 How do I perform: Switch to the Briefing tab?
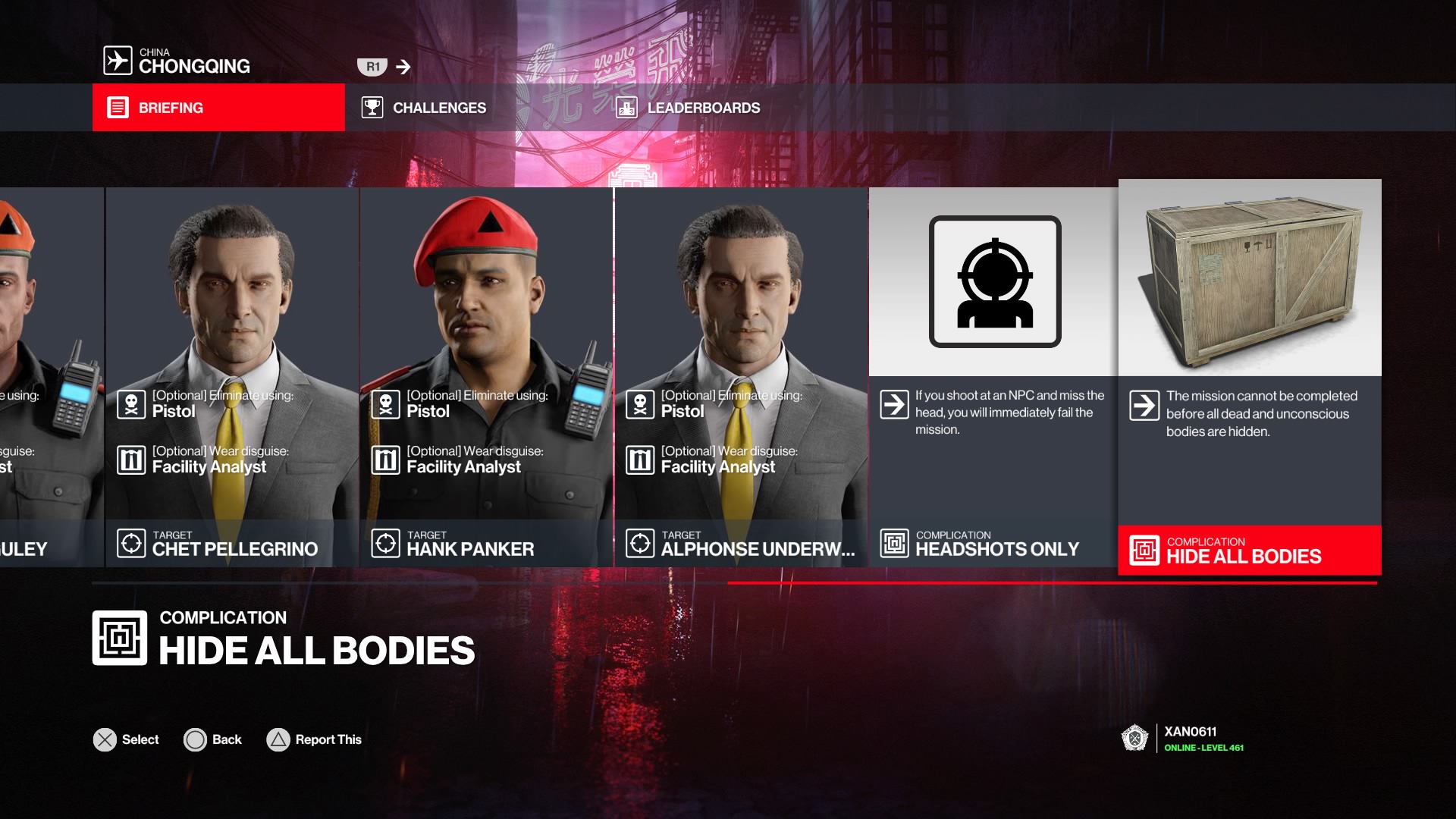click(218, 108)
